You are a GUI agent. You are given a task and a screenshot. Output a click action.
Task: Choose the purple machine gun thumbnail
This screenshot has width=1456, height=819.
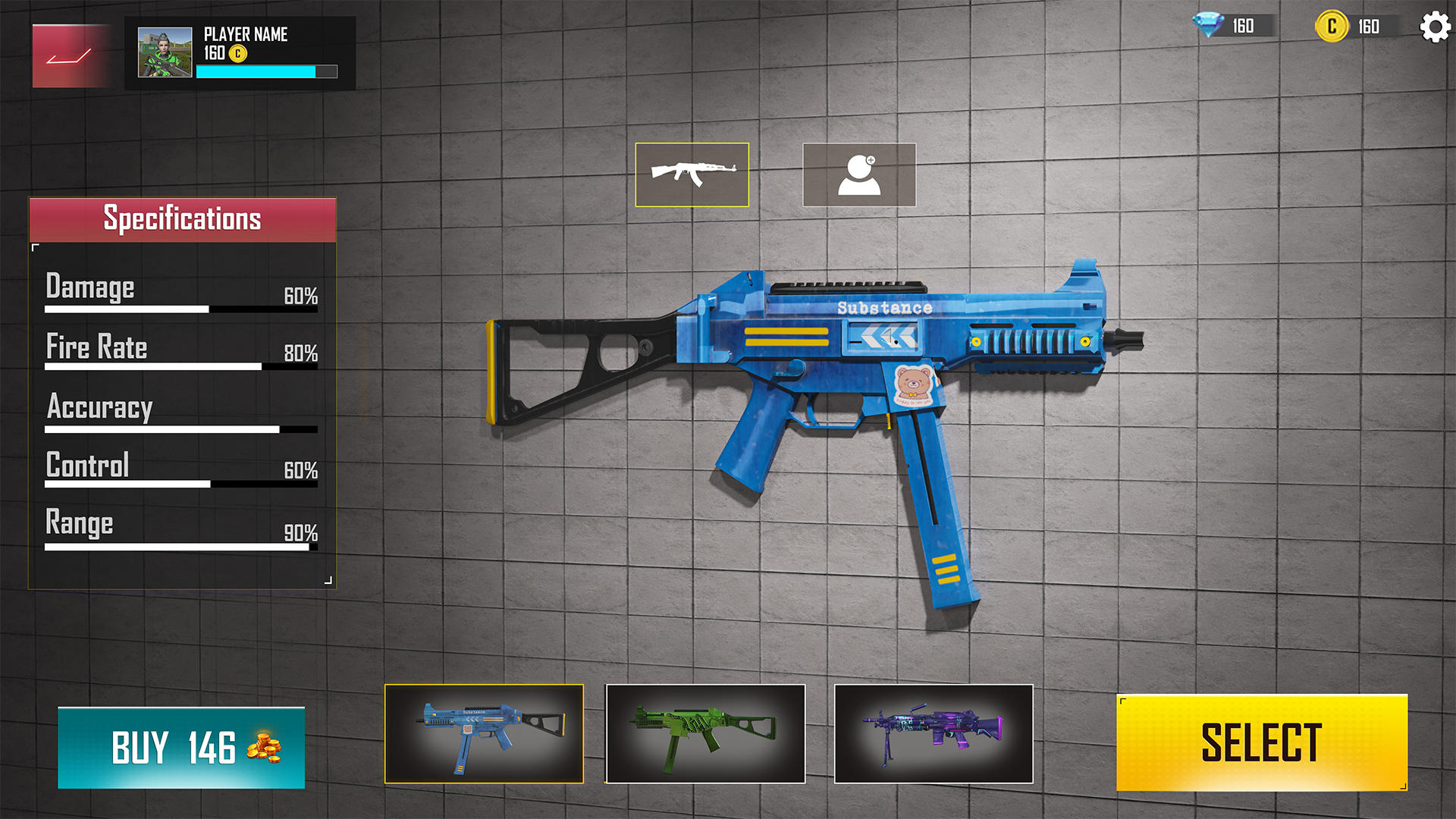coord(934,733)
